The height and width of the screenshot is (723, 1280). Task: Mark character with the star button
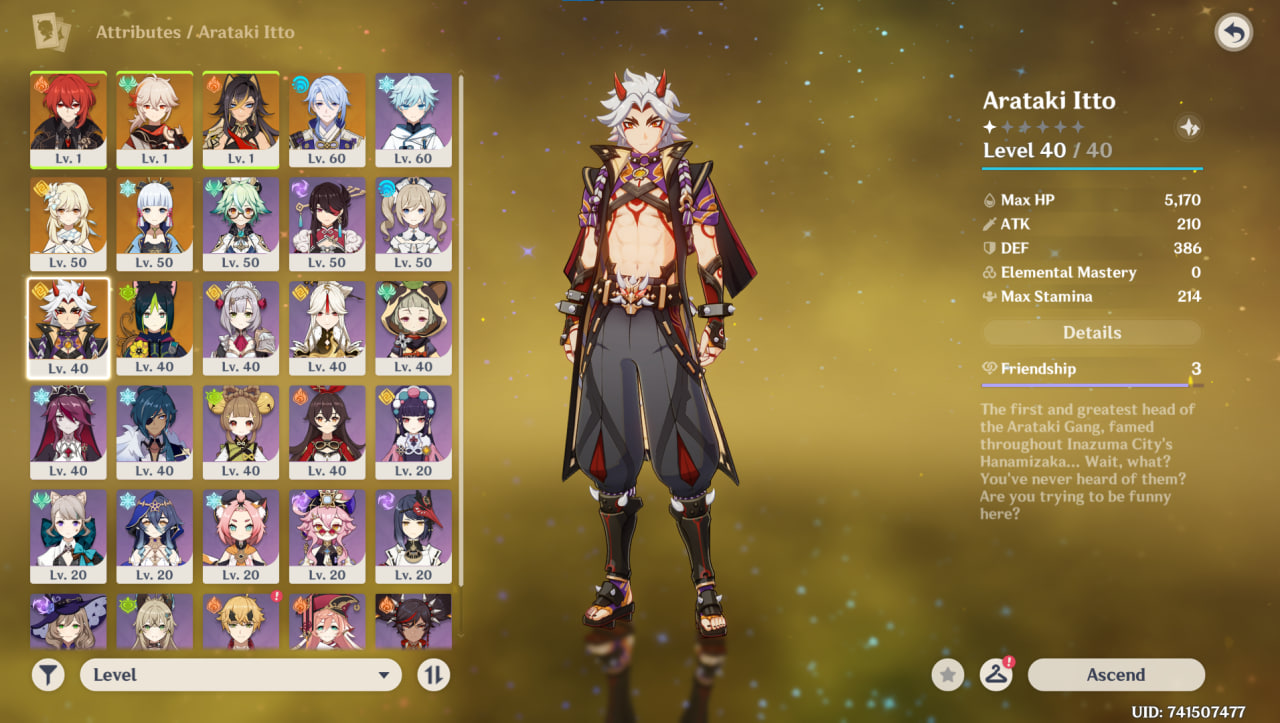click(x=948, y=675)
